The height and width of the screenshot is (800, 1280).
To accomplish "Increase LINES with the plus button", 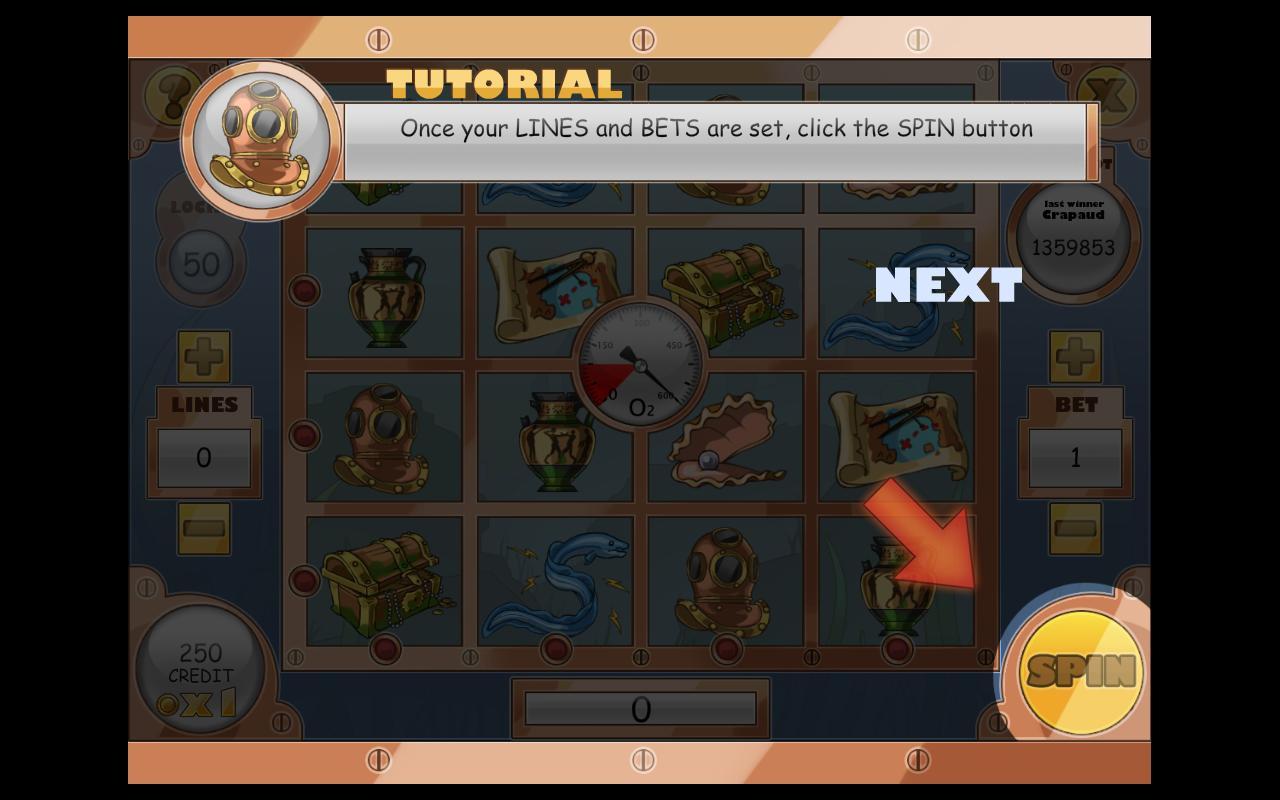I will pos(204,357).
